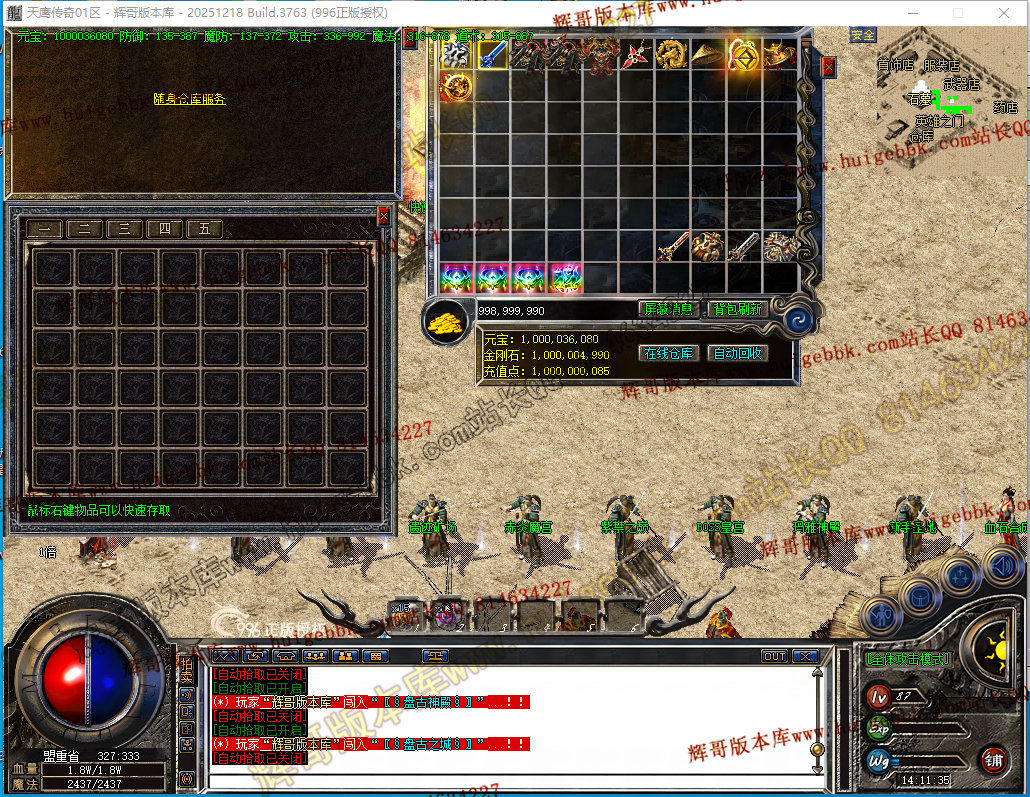Switch to warehouse tab 五
Viewport: 1030px width, 797px height.
pos(204,228)
